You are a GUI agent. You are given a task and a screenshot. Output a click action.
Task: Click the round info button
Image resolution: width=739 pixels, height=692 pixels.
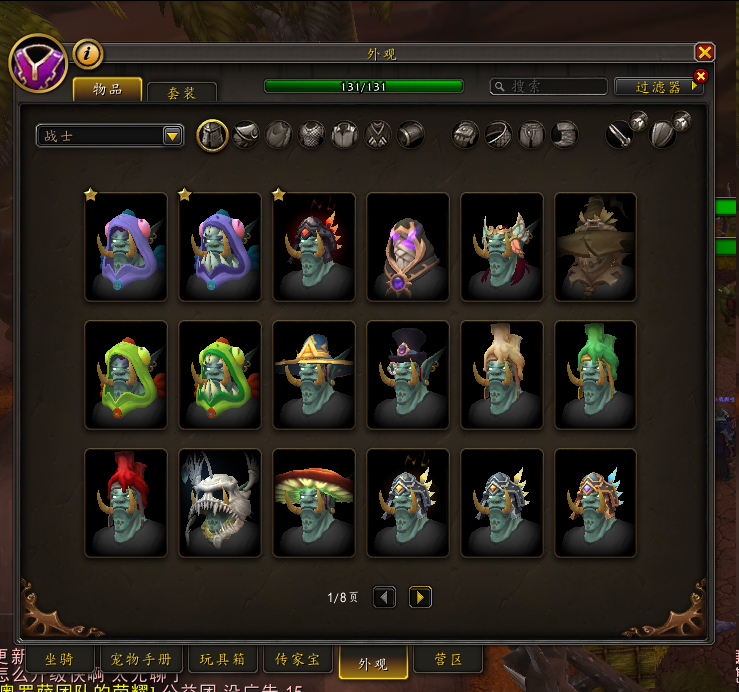(89, 53)
